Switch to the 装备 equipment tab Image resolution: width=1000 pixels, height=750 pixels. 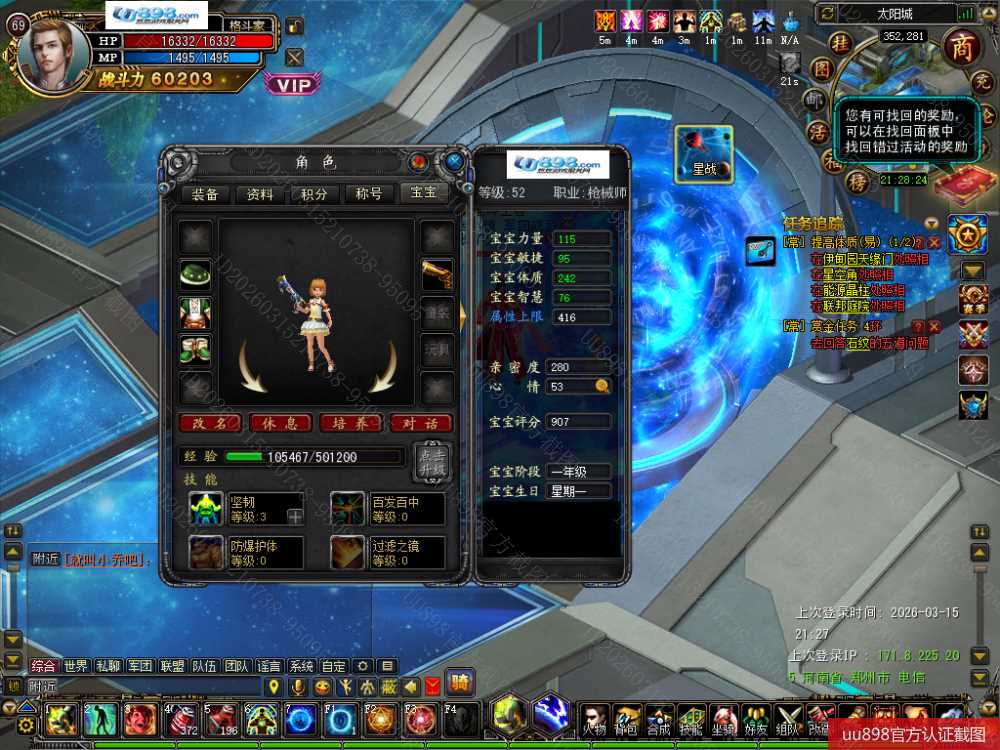206,194
